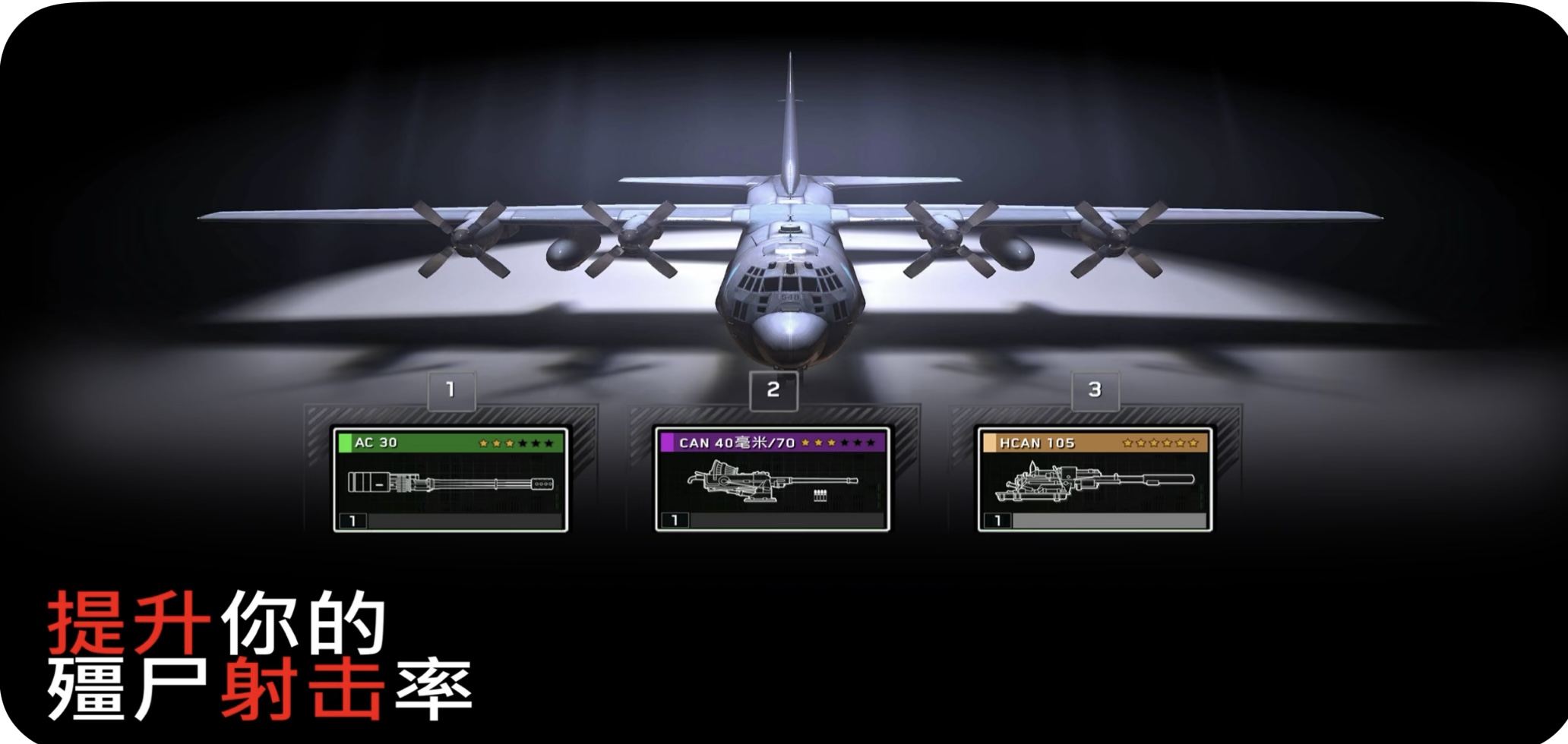The image size is (1568, 744).
Task: Choose the CAN 40毫米/70 weapon card
Action: coord(773,480)
